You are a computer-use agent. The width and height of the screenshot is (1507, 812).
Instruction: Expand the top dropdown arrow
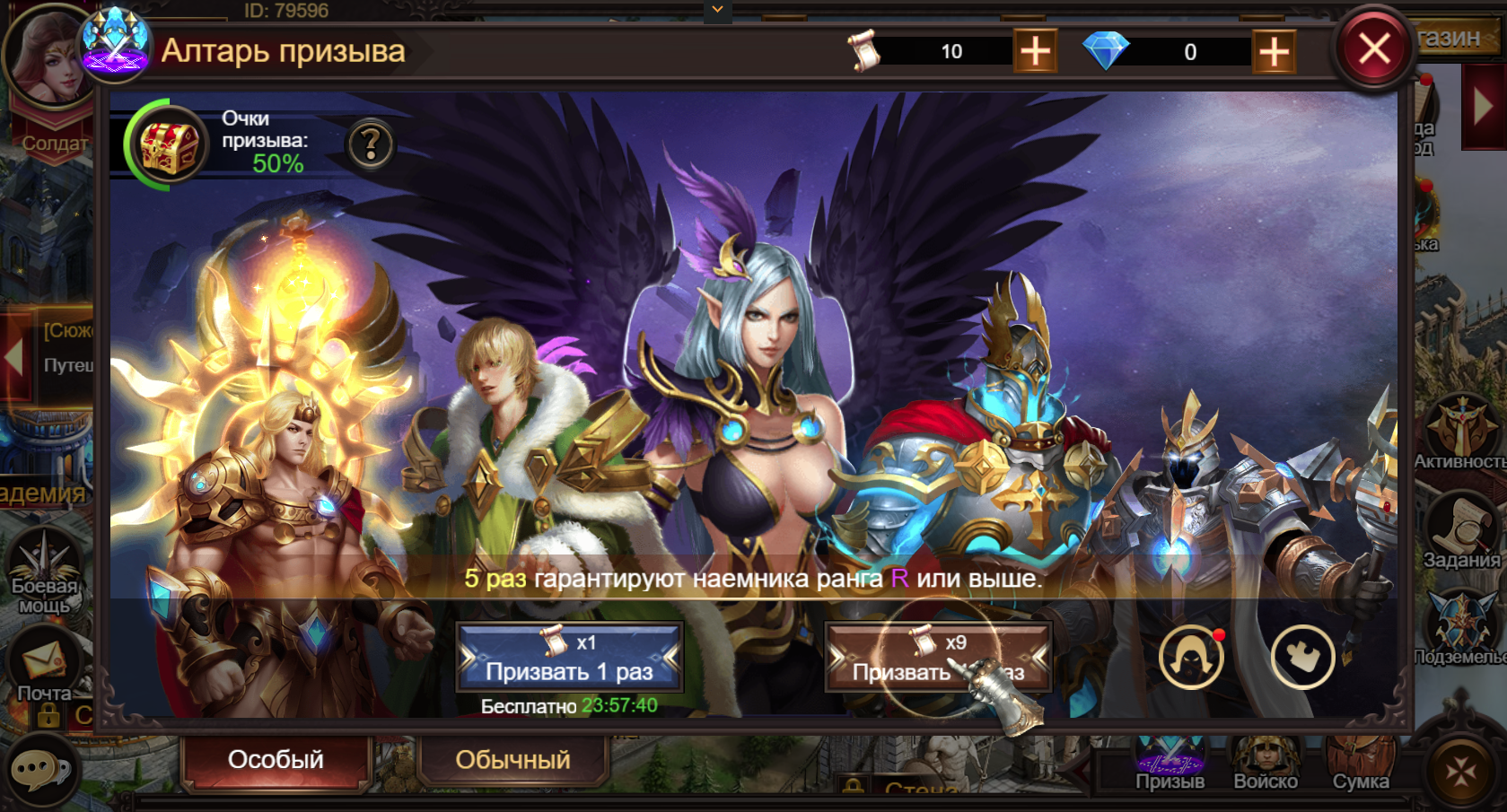pos(717,10)
